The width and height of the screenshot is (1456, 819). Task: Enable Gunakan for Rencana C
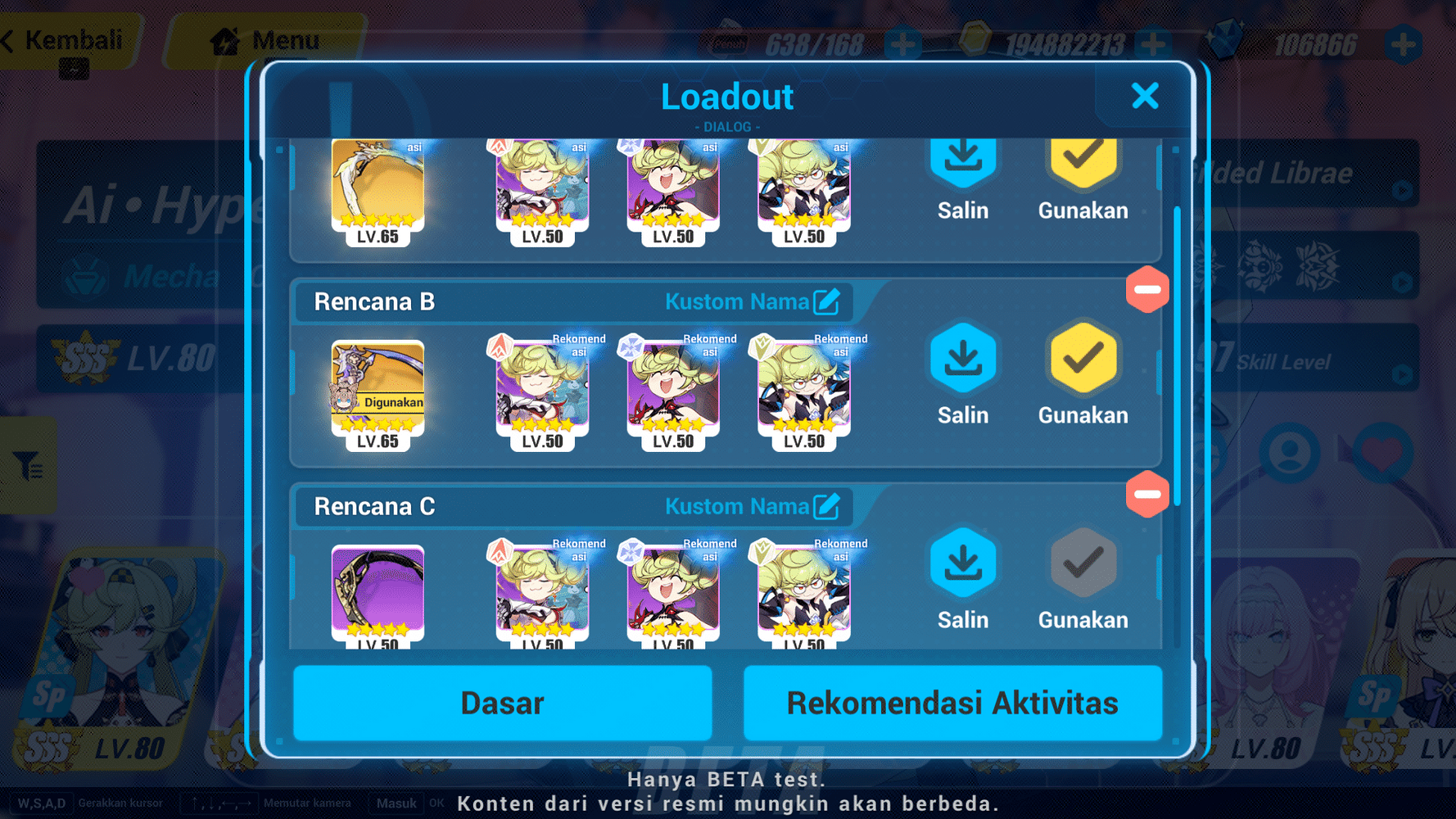pyautogui.click(x=1082, y=563)
